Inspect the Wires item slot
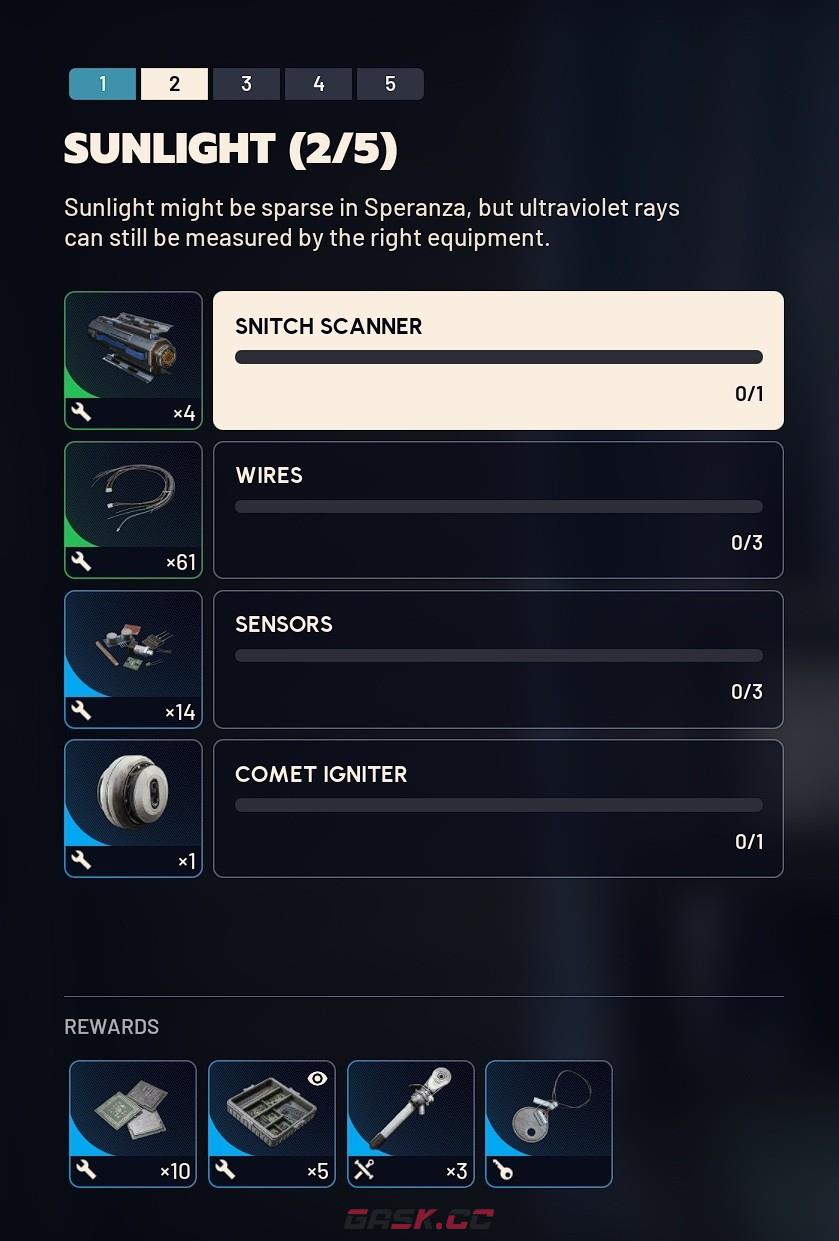The width and height of the screenshot is (839, 1241). tap(133, 510)
